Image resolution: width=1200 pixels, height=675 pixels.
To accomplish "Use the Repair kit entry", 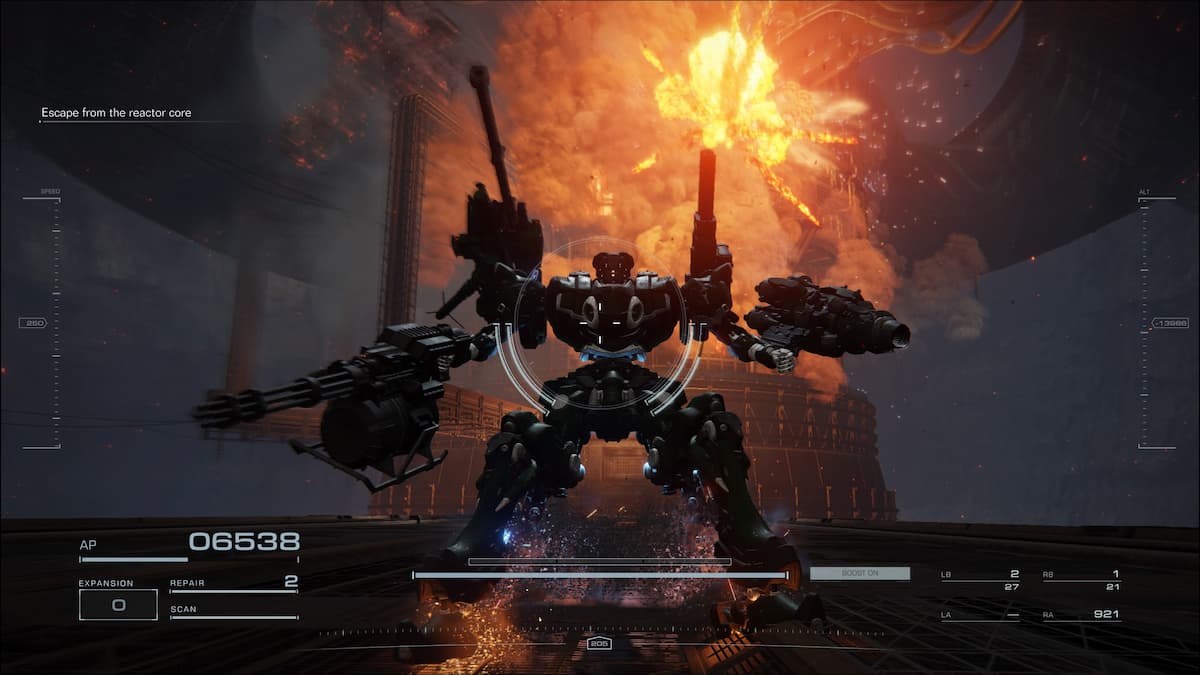I will 233,583.
